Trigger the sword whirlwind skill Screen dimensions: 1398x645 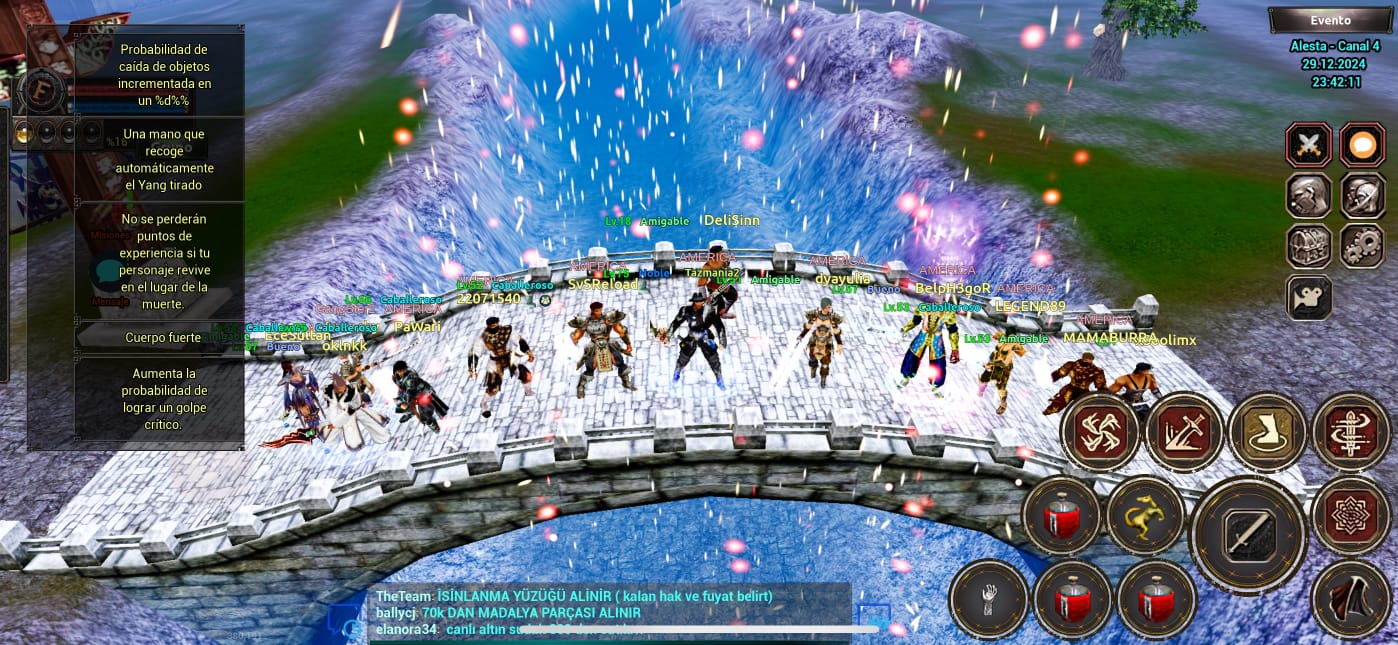[x=1351, y=432]
